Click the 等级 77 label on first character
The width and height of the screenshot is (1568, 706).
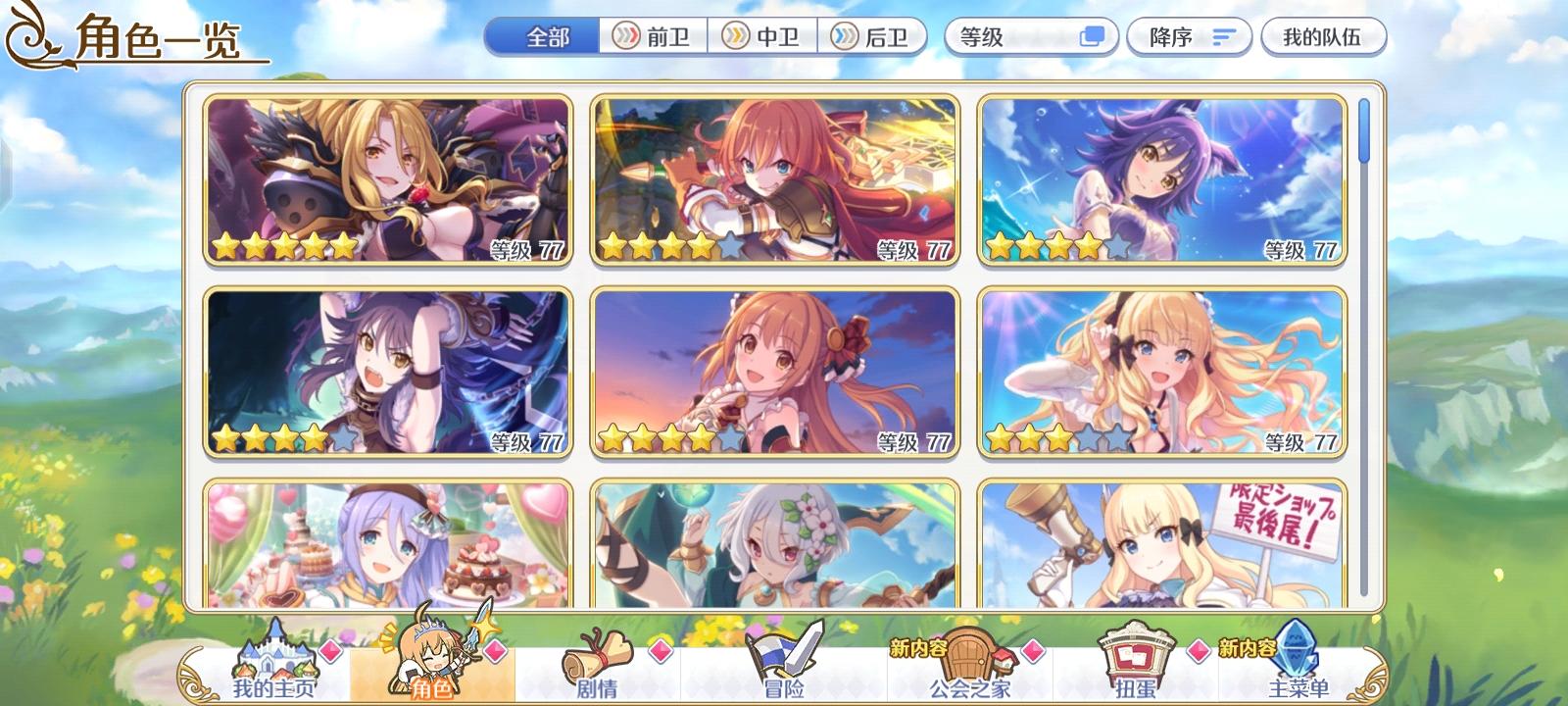coord(525,250)
